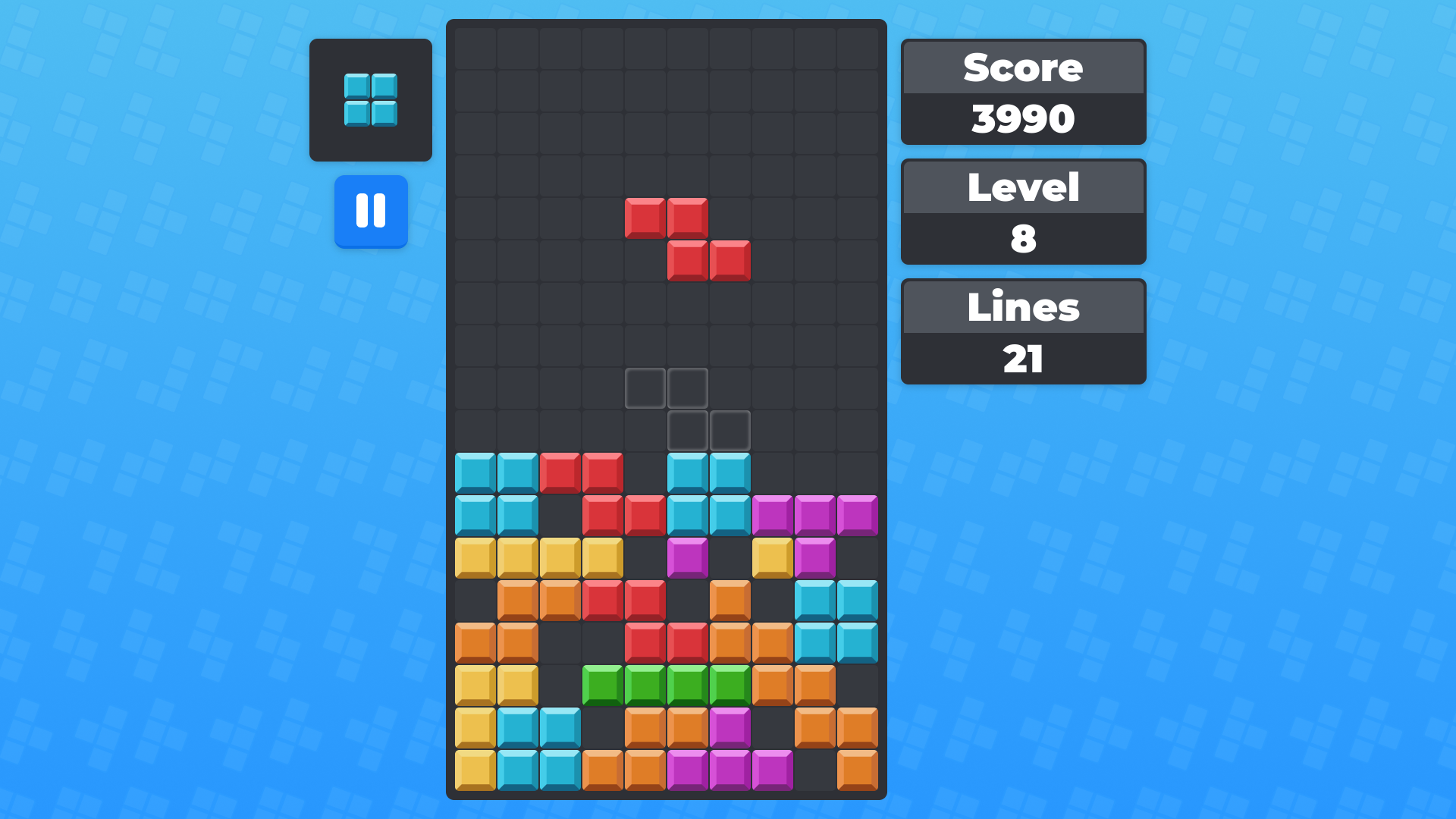1456x819 pixels.
Task: Click the next-piece preview showing the square piece
Action: [x=371, y=99]
